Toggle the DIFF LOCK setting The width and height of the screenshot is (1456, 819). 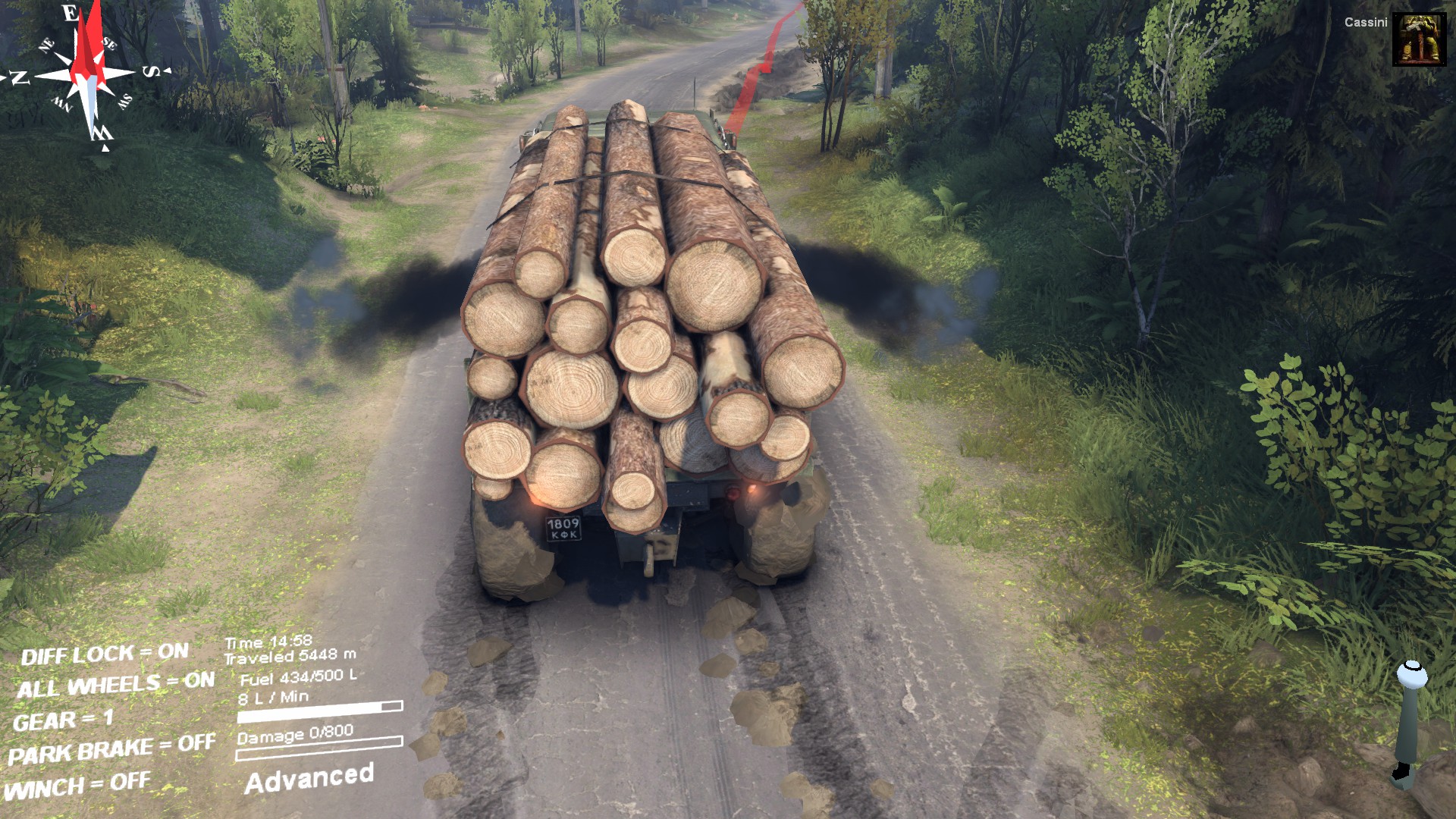point(105,654)
